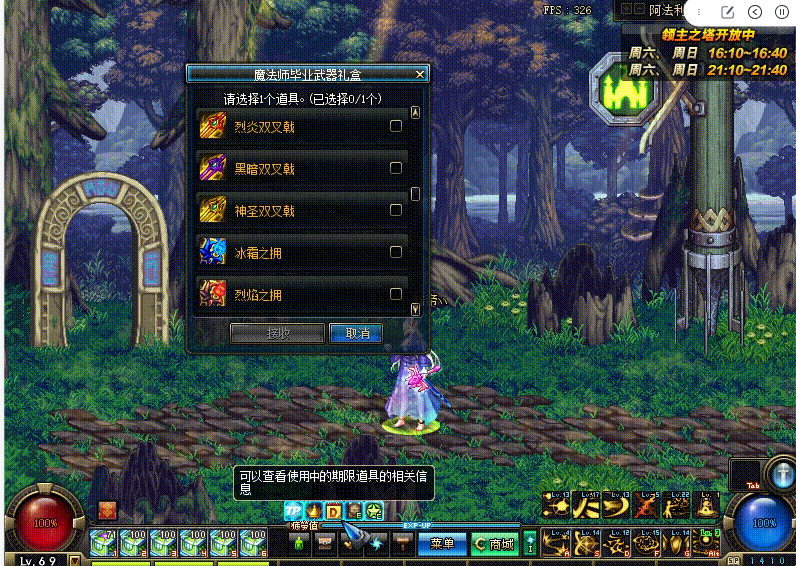The image size is (796, 566).
Task: Click the green star icon
Action: [374, 512]
